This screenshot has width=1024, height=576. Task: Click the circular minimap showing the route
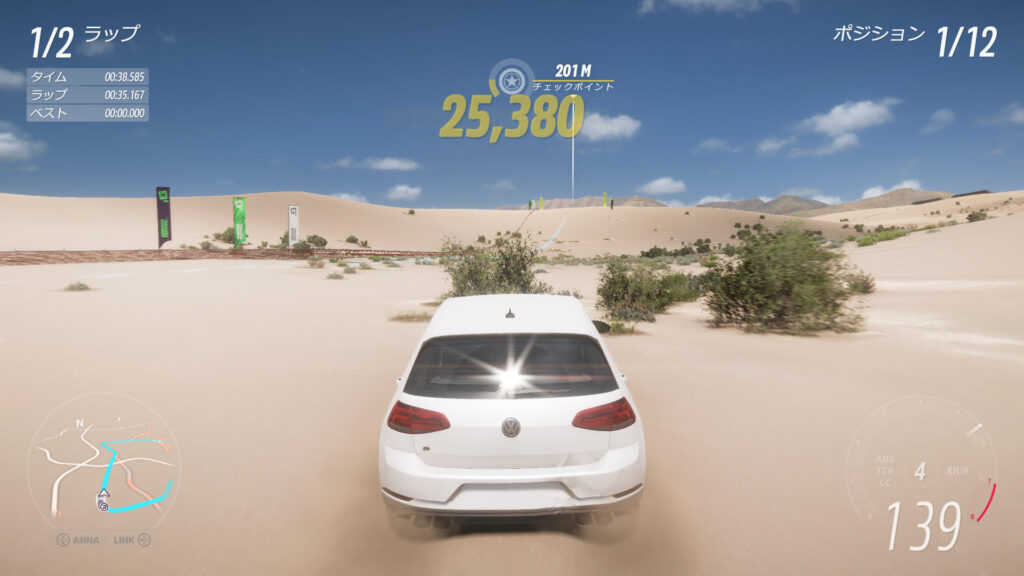(103, 463)
